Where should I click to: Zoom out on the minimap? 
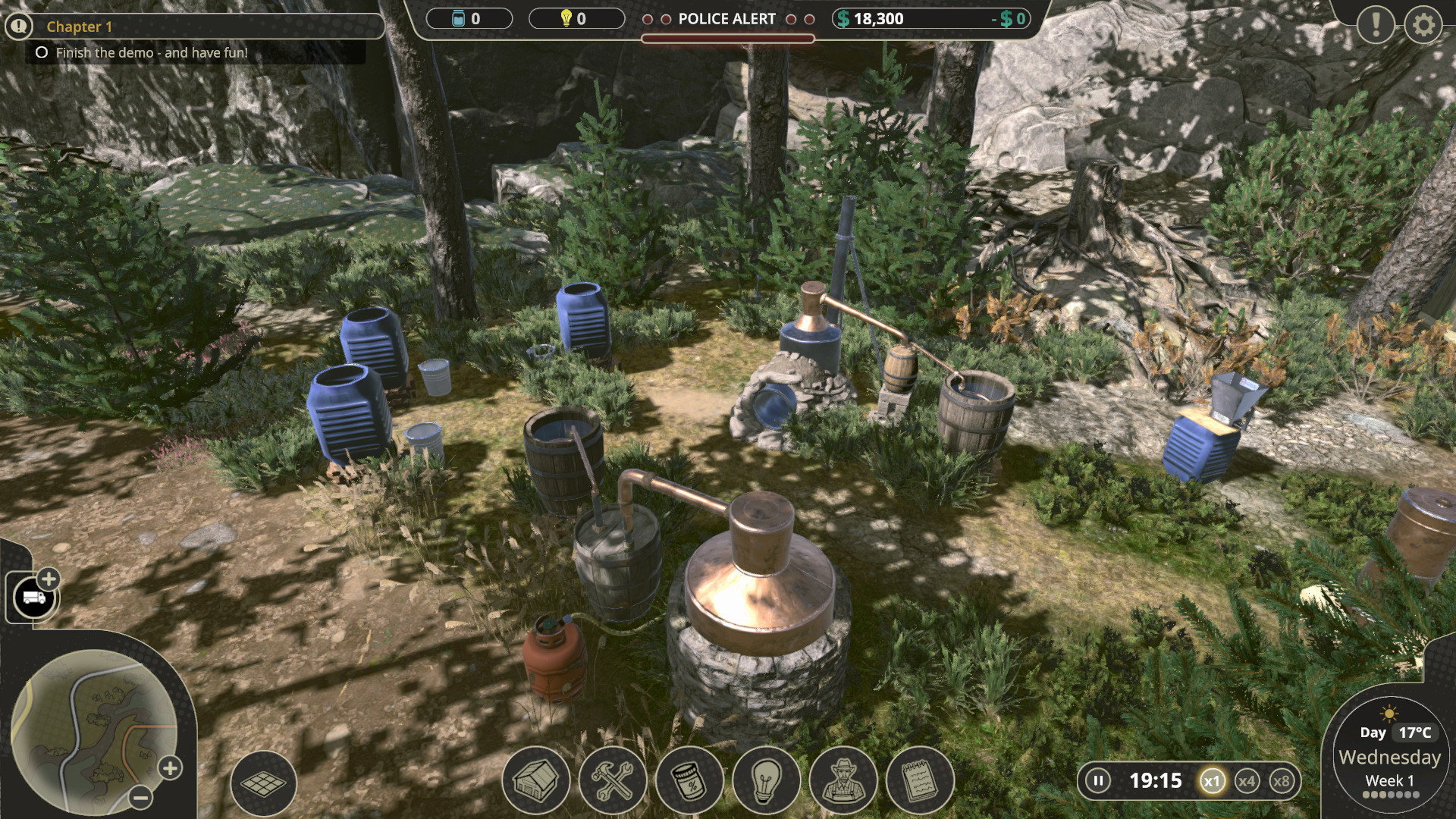click(138, 798)
